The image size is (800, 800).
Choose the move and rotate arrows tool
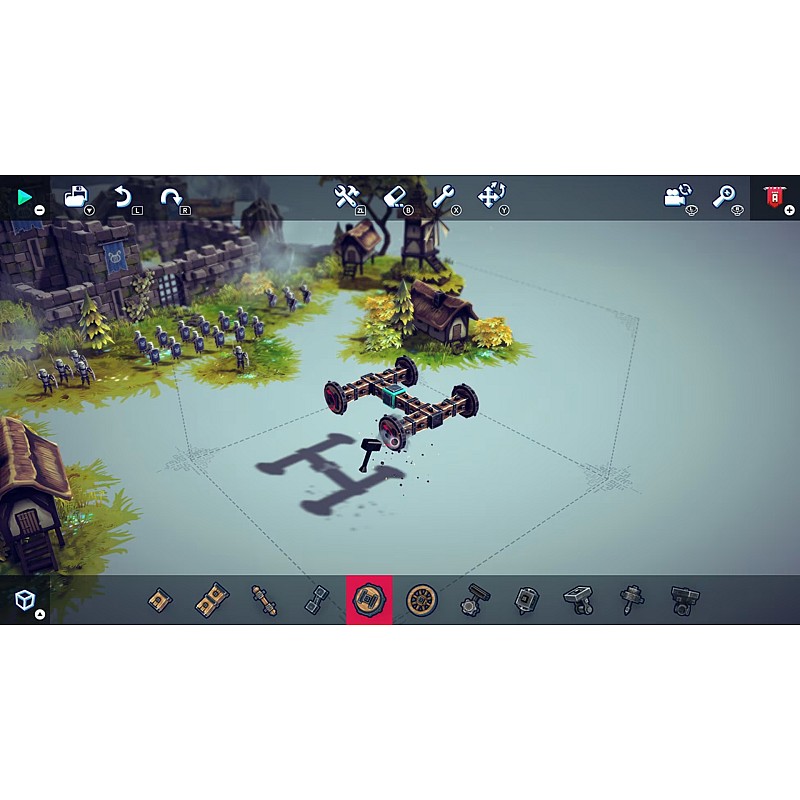491,196
